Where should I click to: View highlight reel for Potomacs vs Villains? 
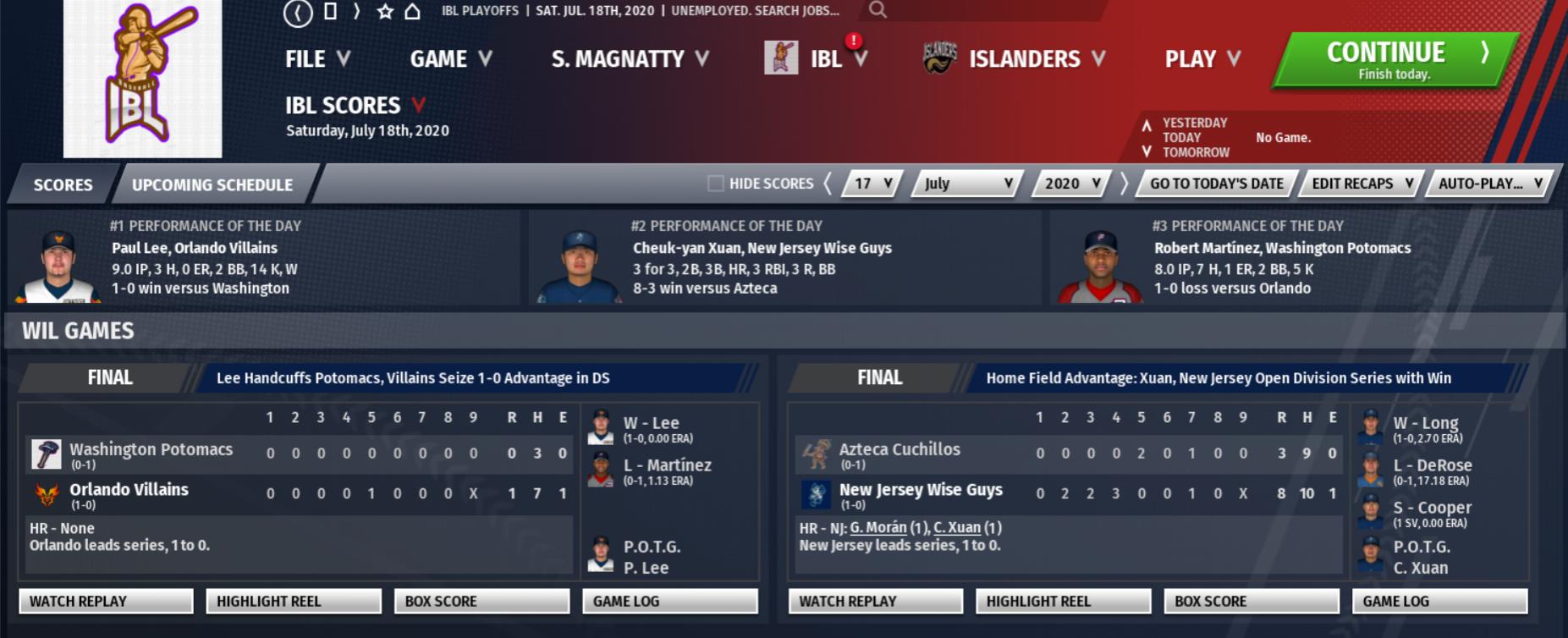pos(294,602)
